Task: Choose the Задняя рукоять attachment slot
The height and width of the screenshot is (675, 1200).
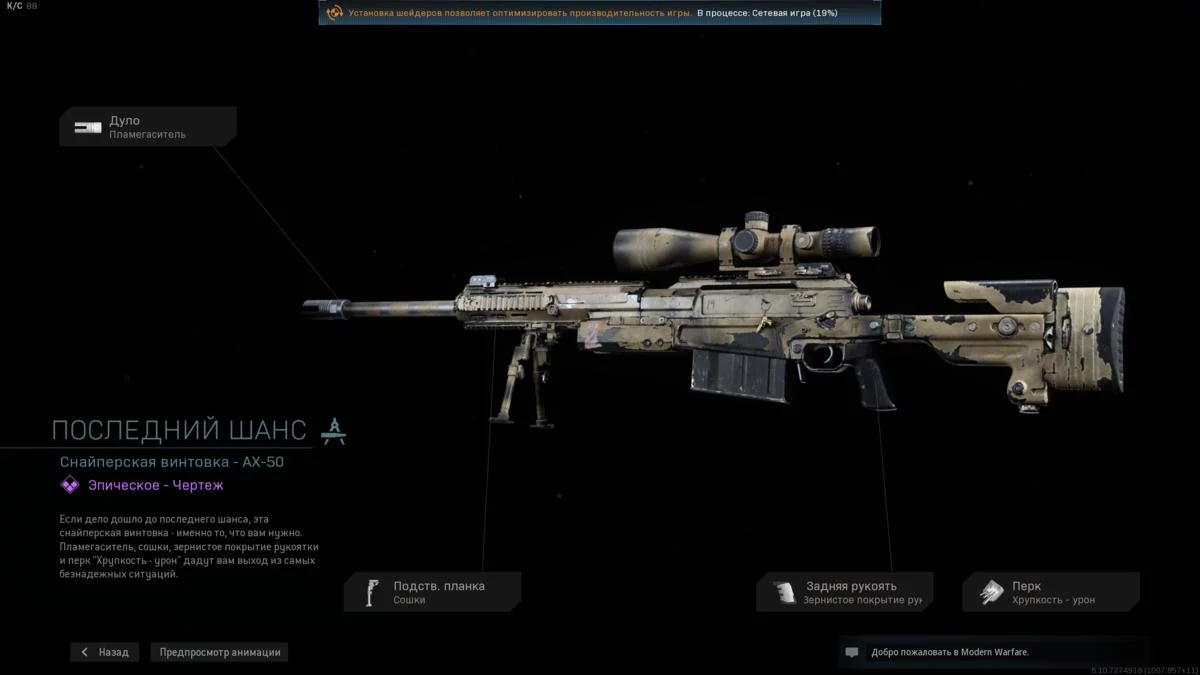Action: (x=845, y=592)
